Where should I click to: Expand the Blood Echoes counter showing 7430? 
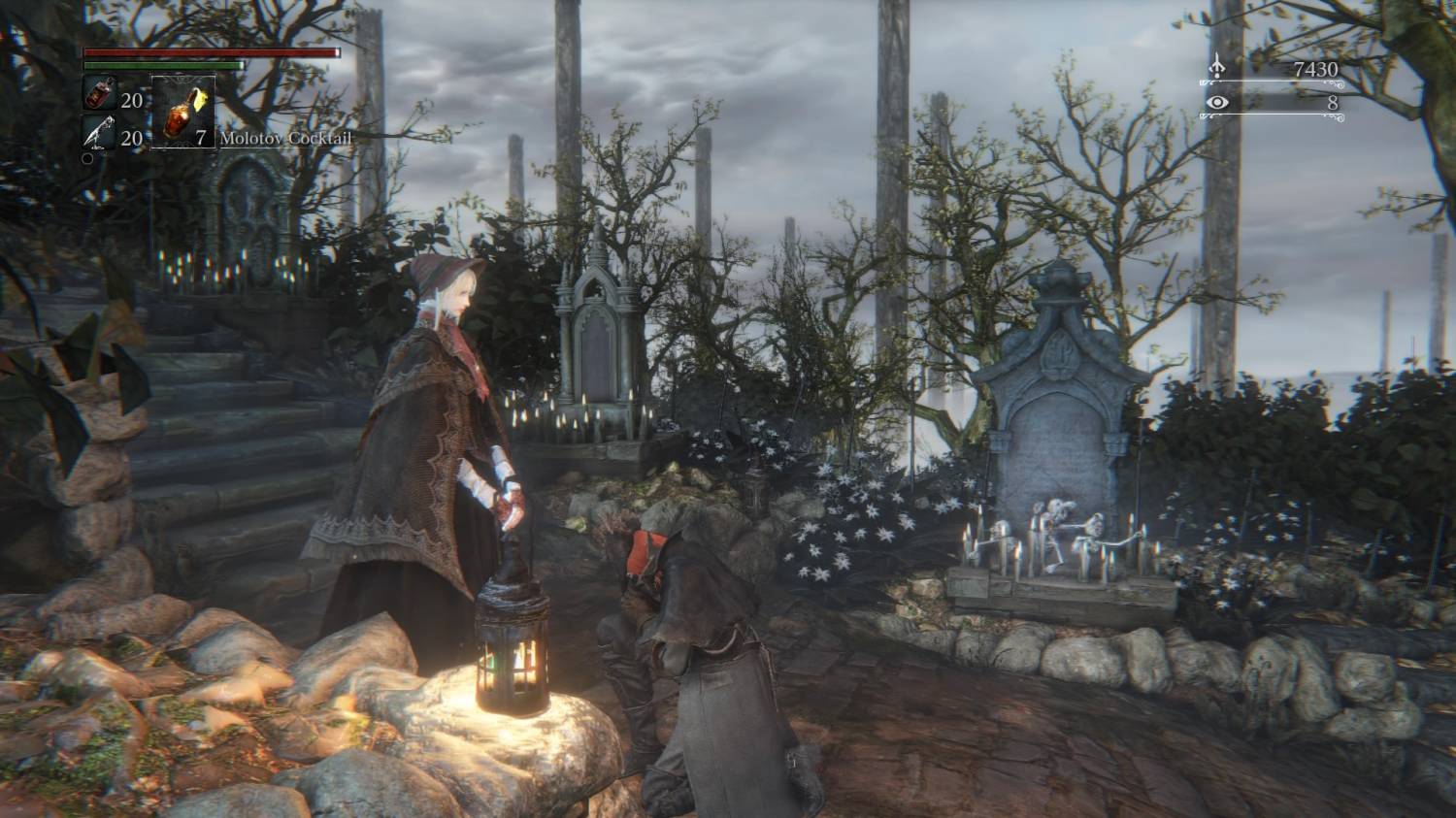pyautogui.click(x=1315, y=70)
